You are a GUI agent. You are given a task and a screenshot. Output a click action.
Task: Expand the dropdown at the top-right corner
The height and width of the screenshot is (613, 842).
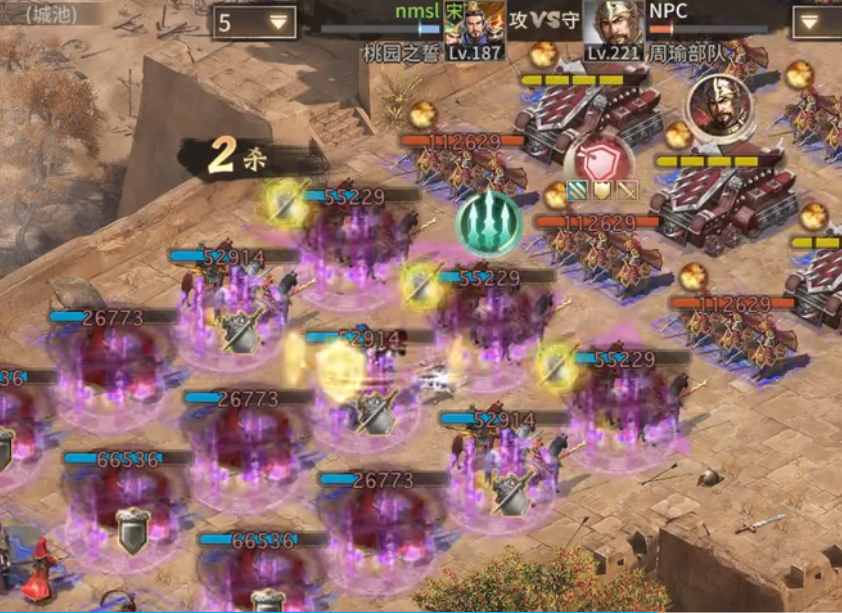[817, 22]
